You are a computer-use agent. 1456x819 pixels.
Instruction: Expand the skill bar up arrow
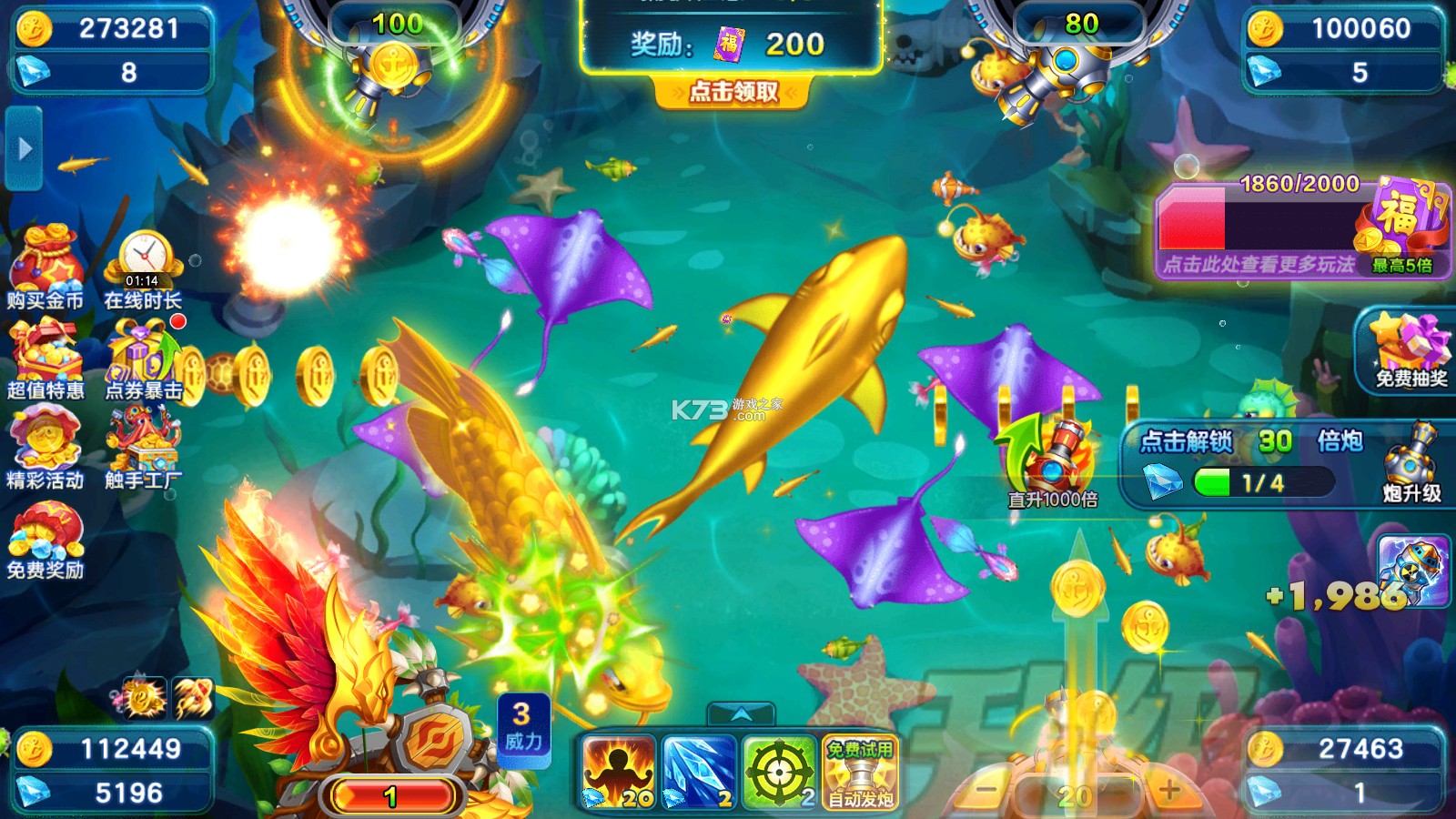coord(742,714)
